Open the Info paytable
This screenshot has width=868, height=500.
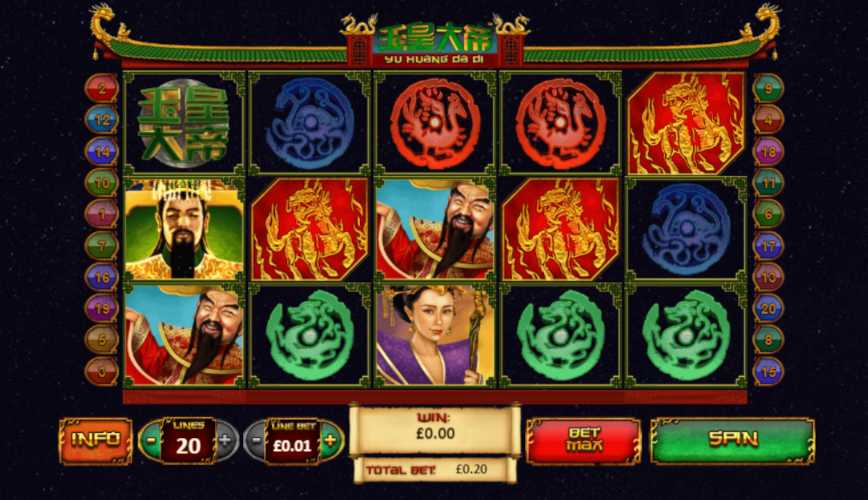tap(95, 440)
